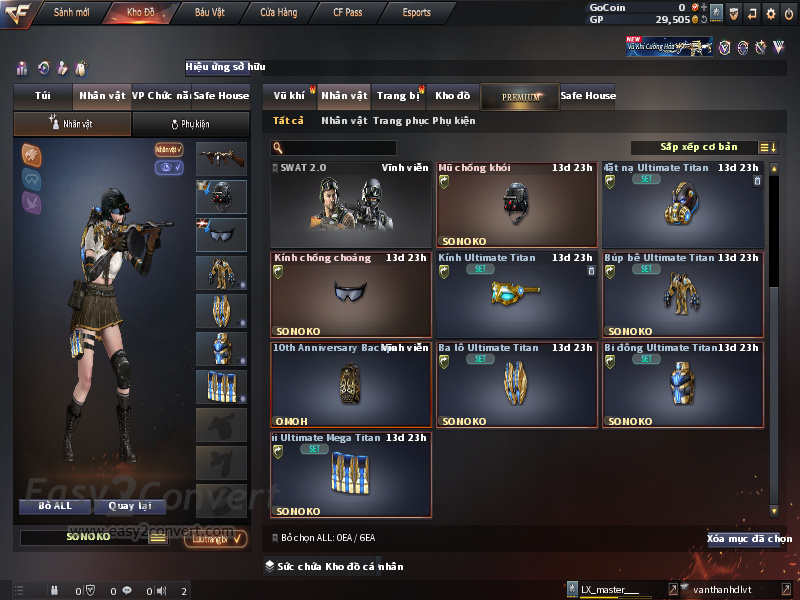Open the Sắp xếp cơ bản sort dropdown
Screen dimensions: 800x600
click(x=698, y=147)
